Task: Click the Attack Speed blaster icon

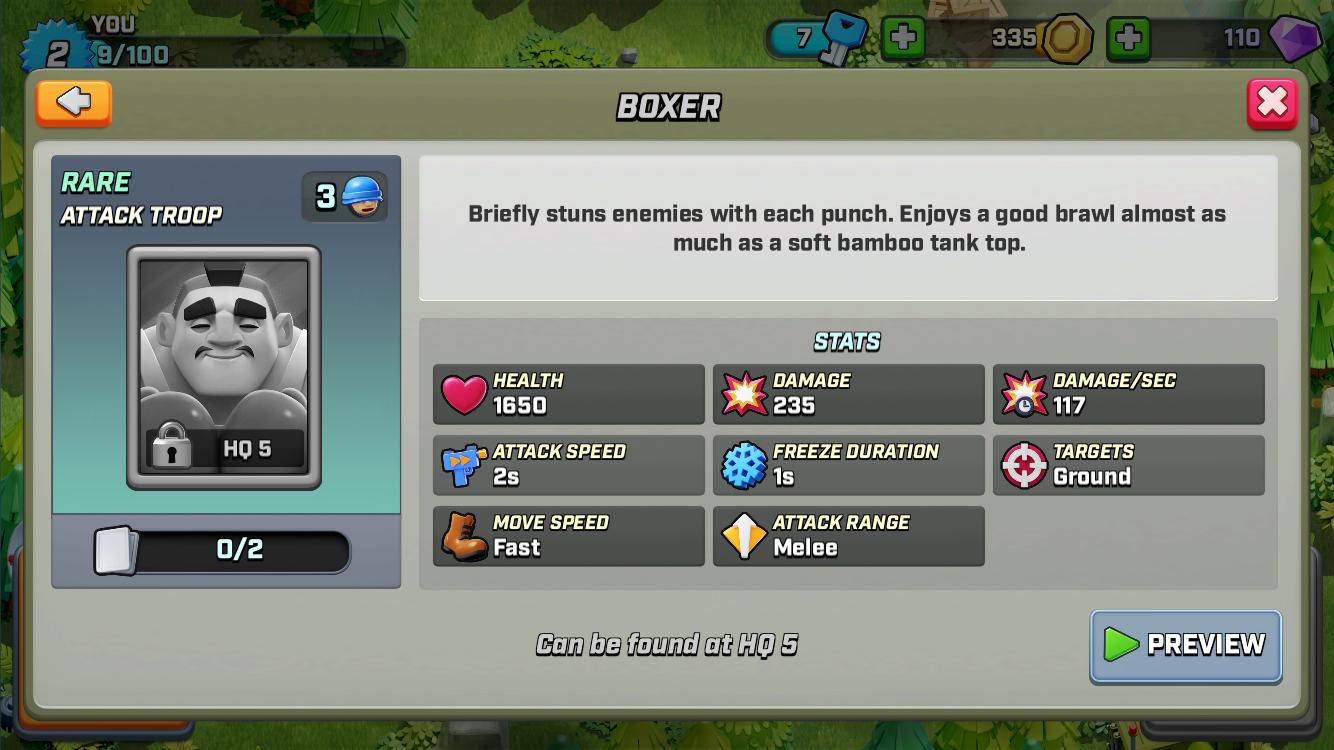Action: (x=463, y=464)
